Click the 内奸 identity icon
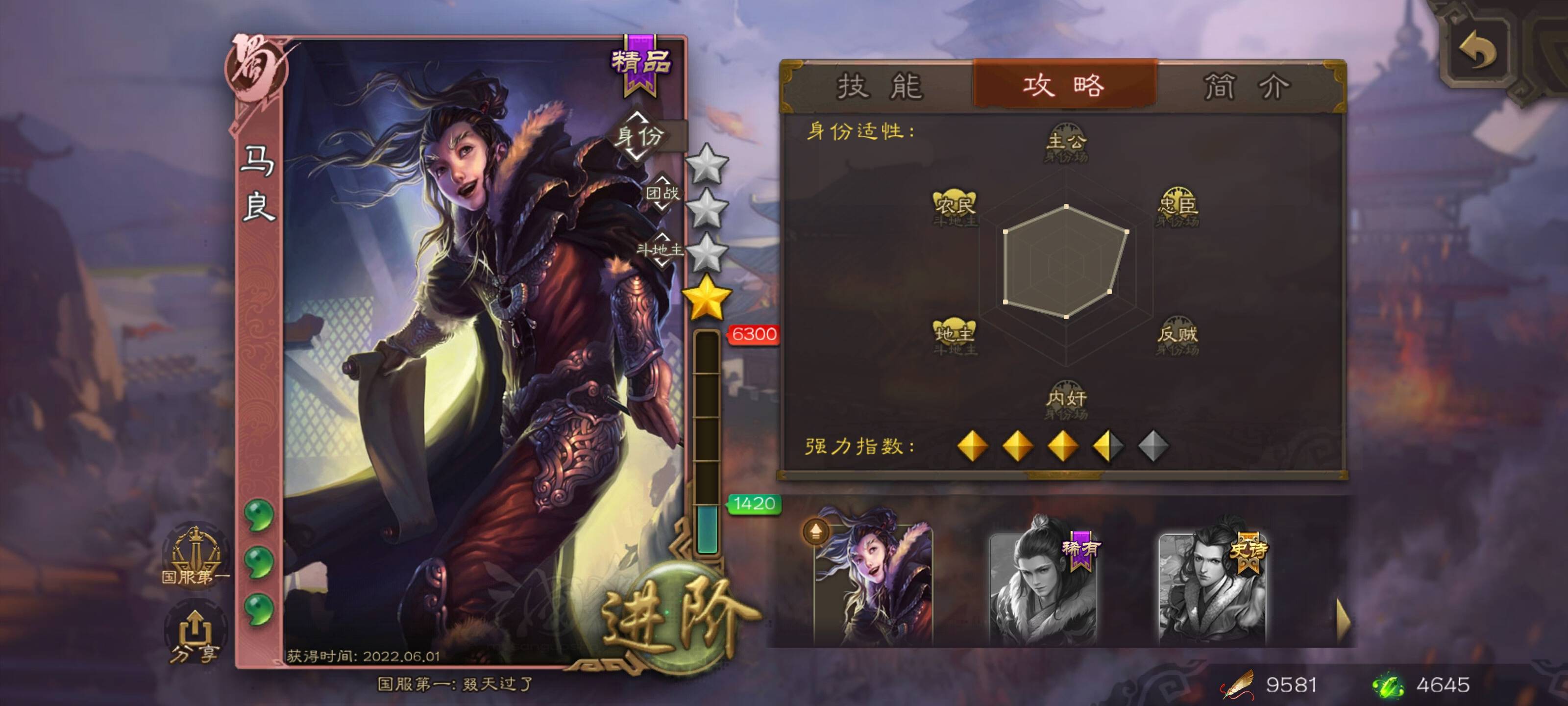 pyautogui.click(x=1066, y=400)
